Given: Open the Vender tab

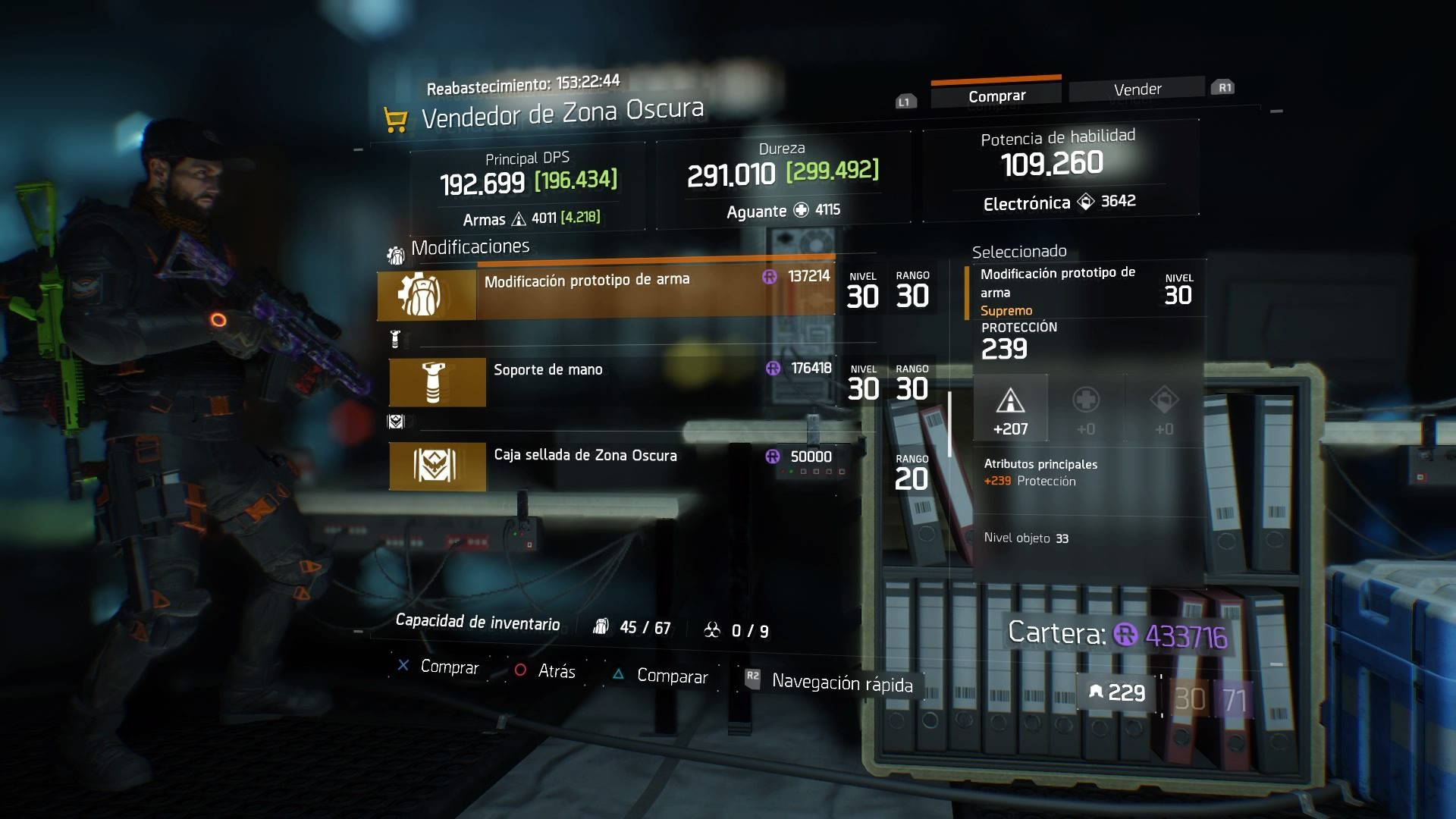Looking at the screenshot, I should (1137, 89).
